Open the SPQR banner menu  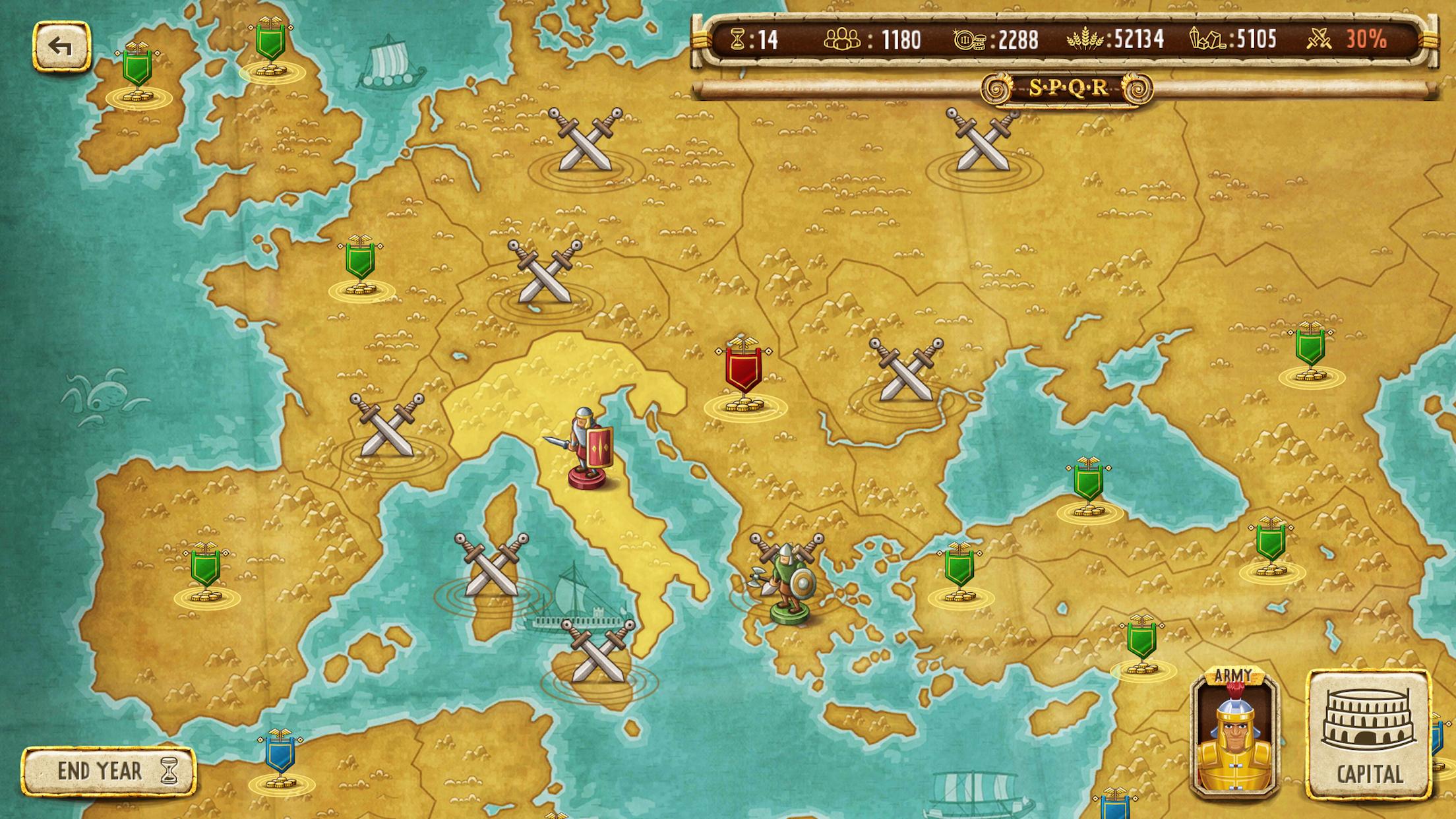tap(1068, 89)
